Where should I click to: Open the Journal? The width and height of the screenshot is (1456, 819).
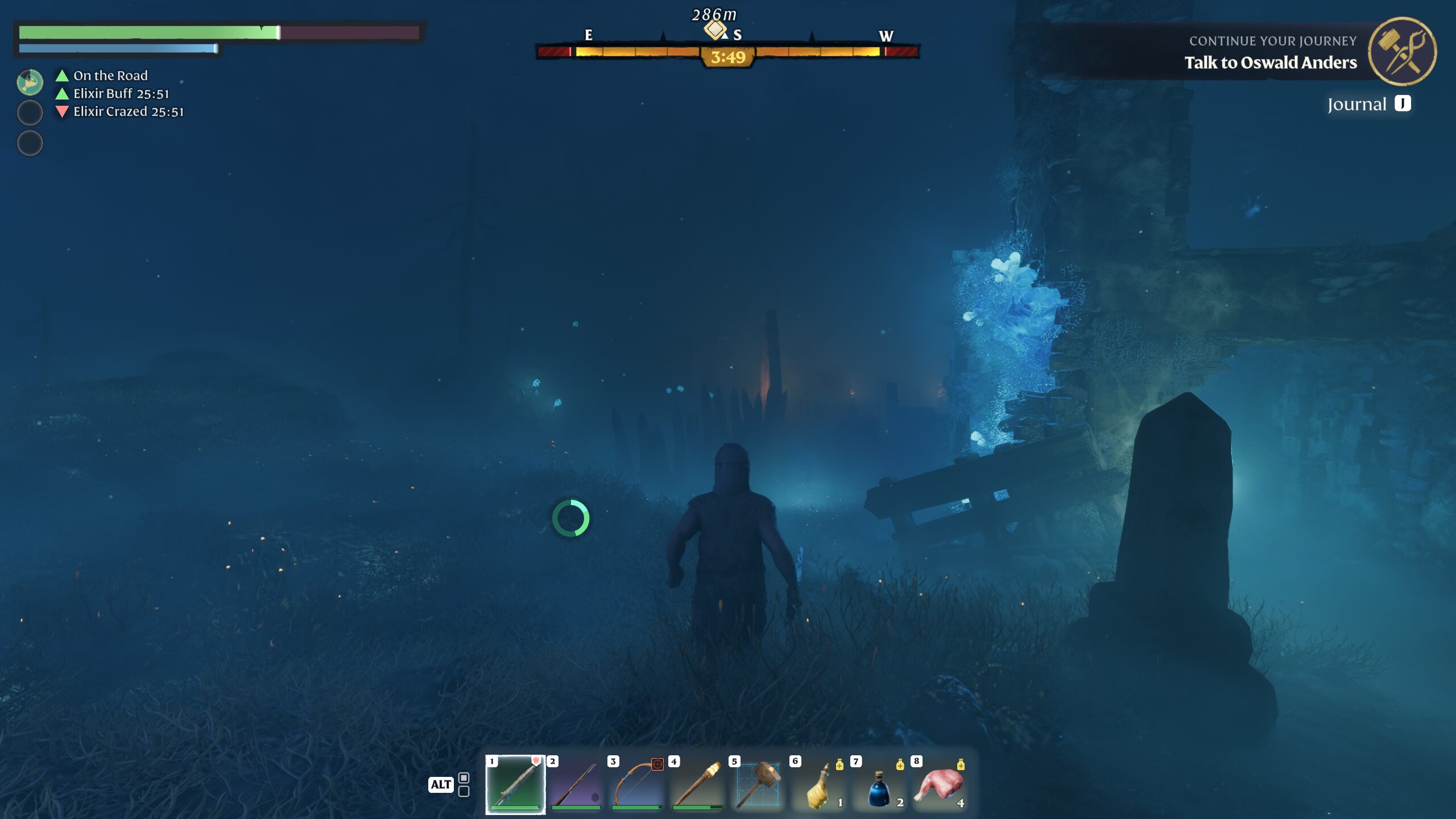[1368, 104]
